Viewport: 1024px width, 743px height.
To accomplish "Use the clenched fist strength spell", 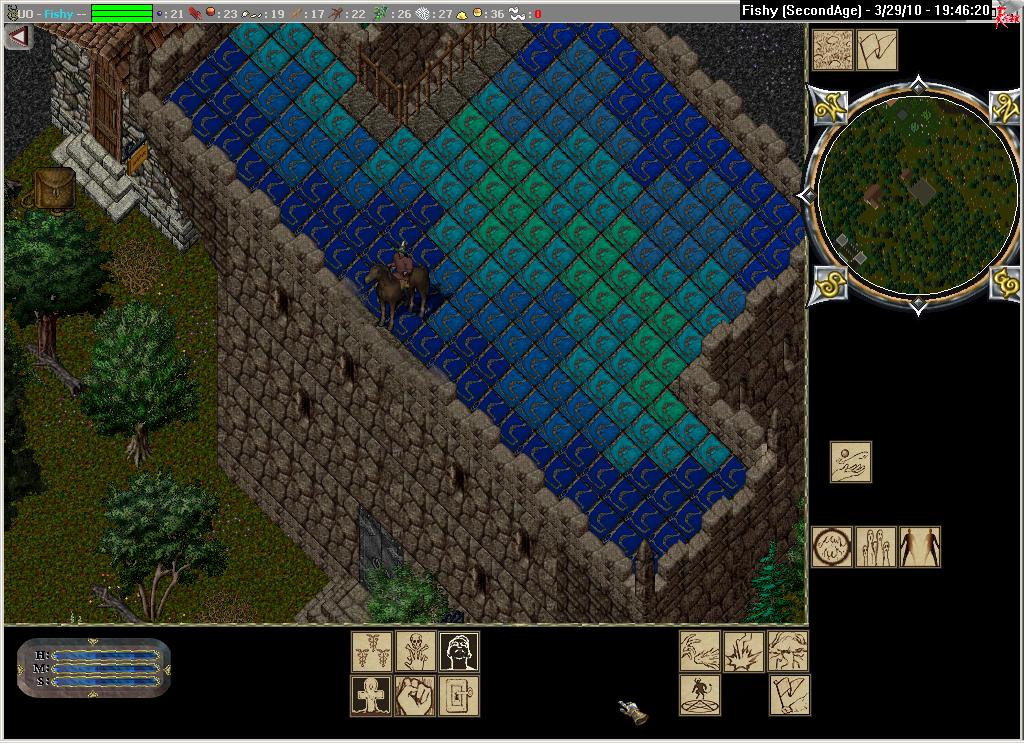I will [415, 696].
